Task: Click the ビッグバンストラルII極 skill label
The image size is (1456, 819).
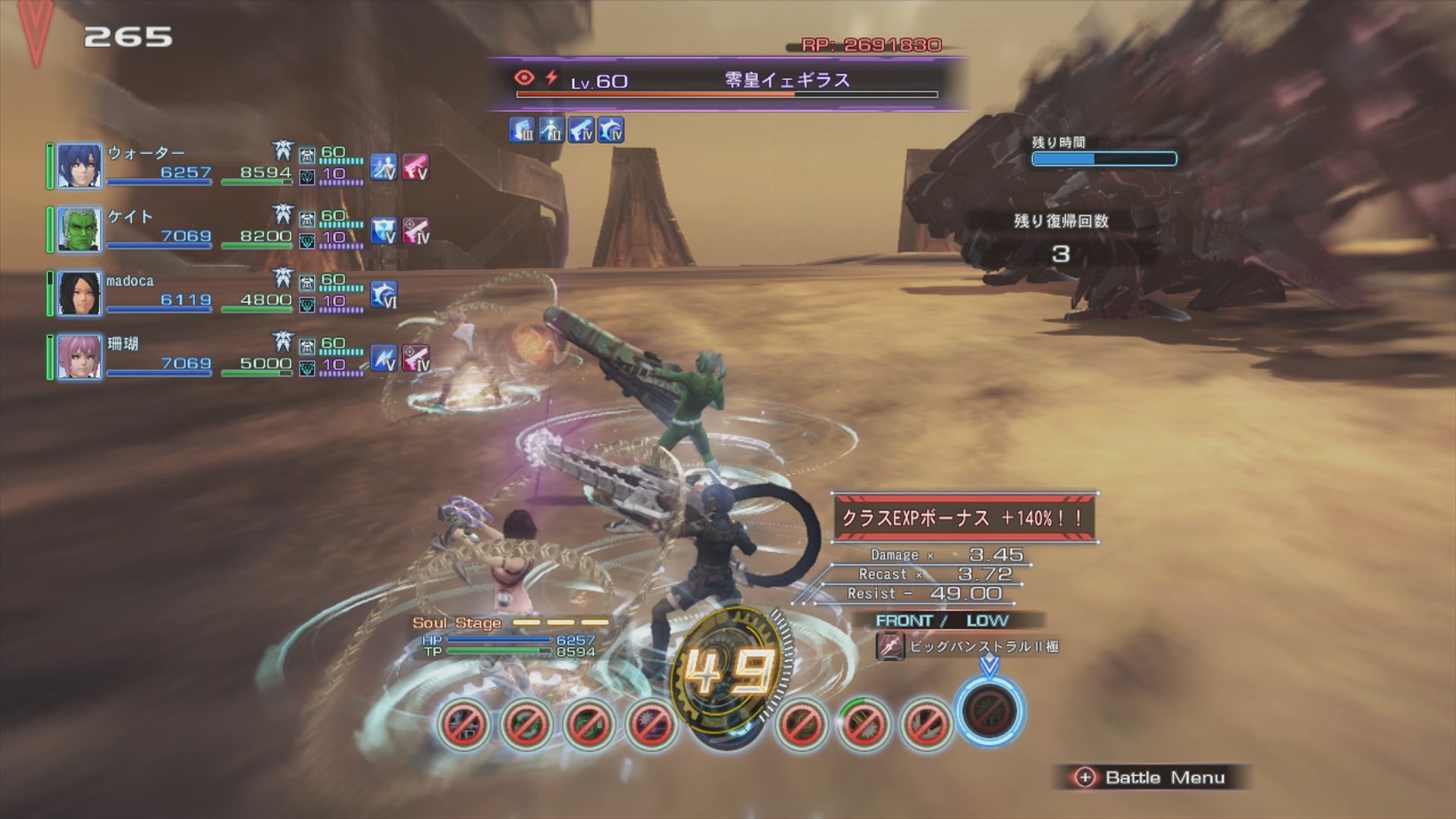Action: (984, 647)
